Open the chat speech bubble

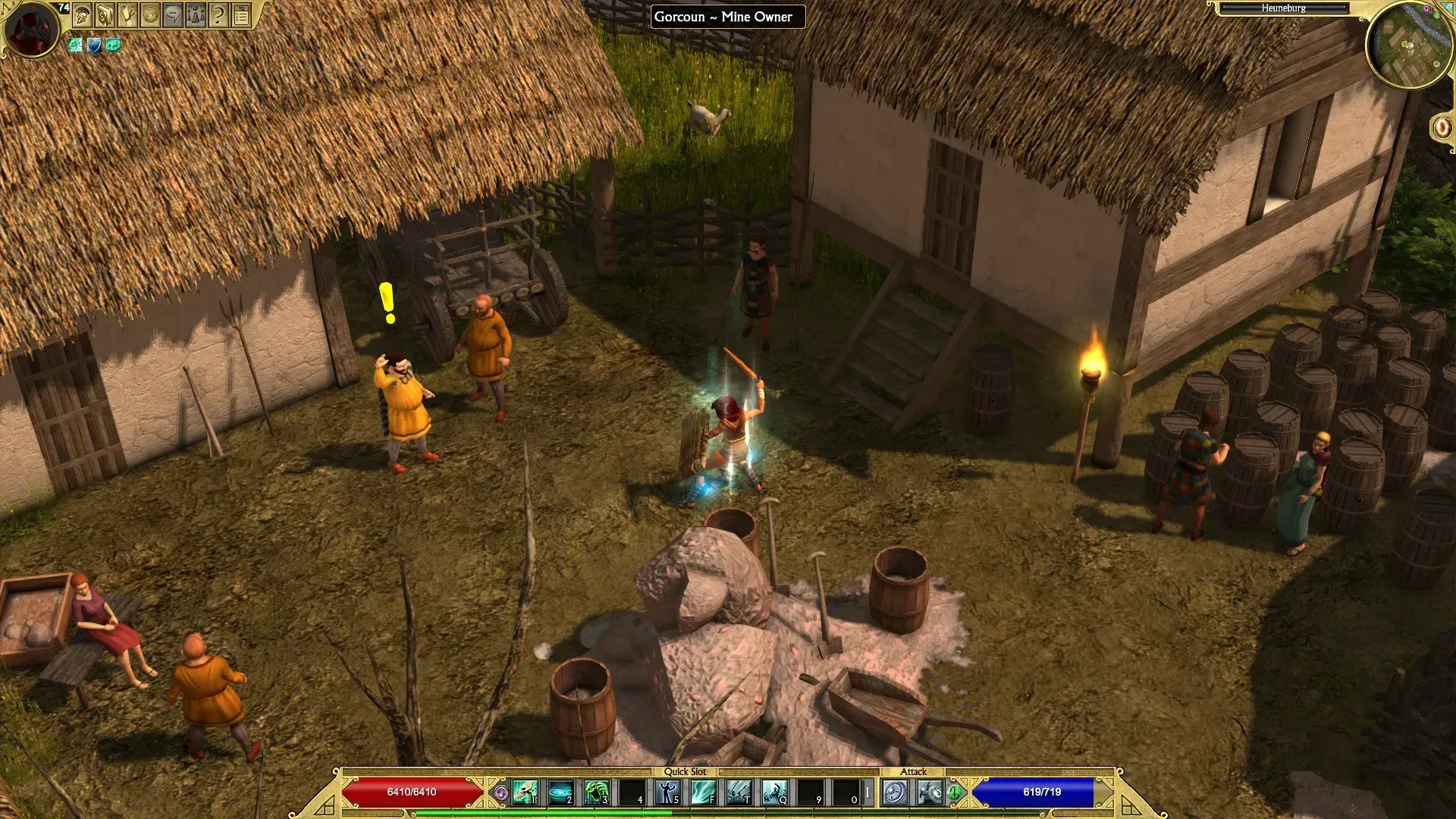point(173,15)
